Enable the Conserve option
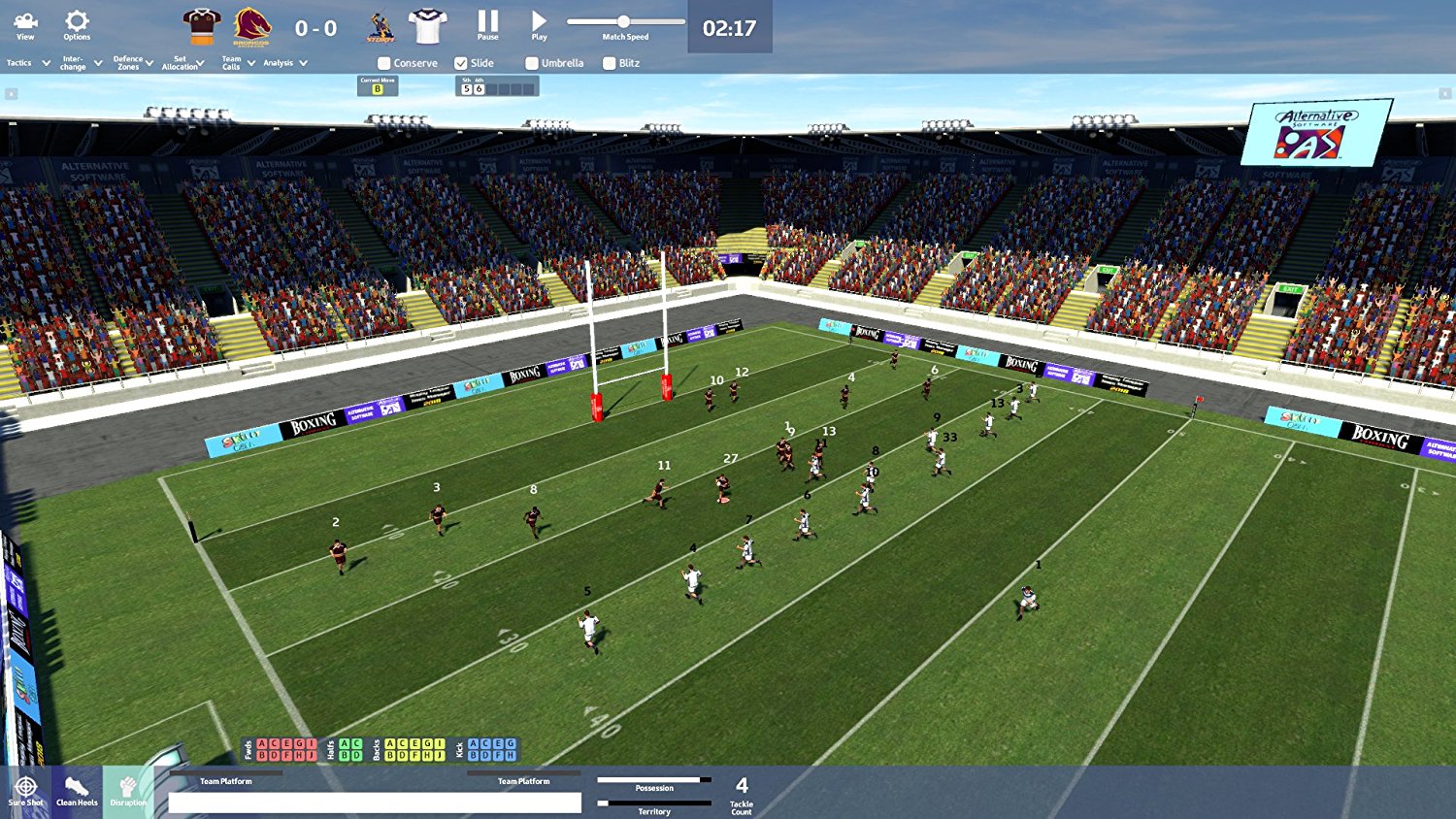 [383, 62]
